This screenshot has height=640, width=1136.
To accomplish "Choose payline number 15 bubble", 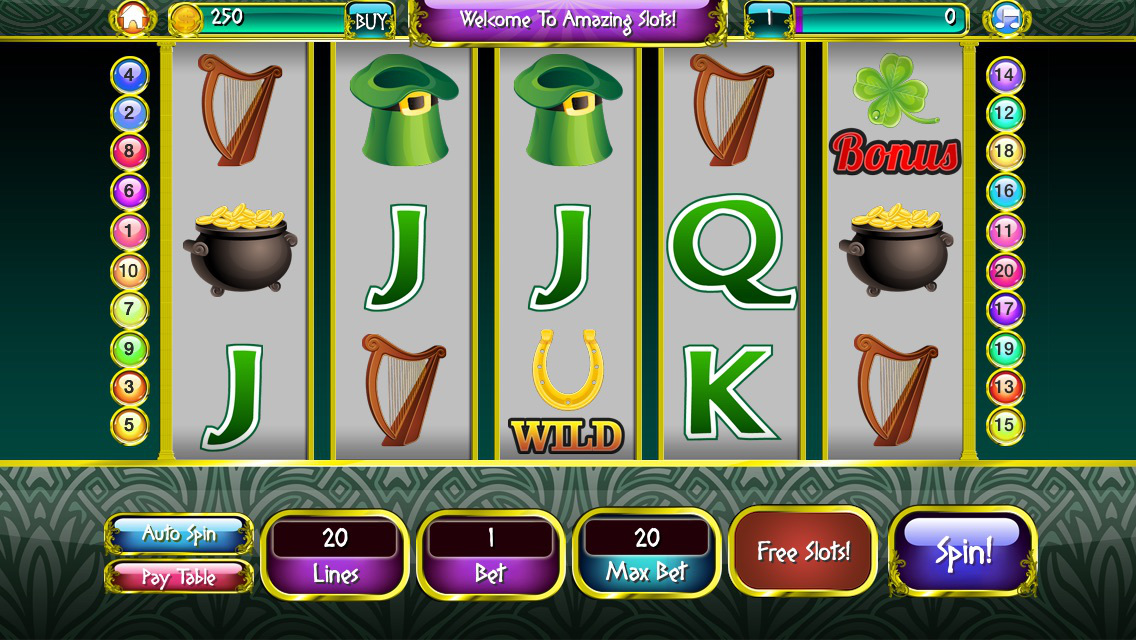I will click(x=1004, y=425).
